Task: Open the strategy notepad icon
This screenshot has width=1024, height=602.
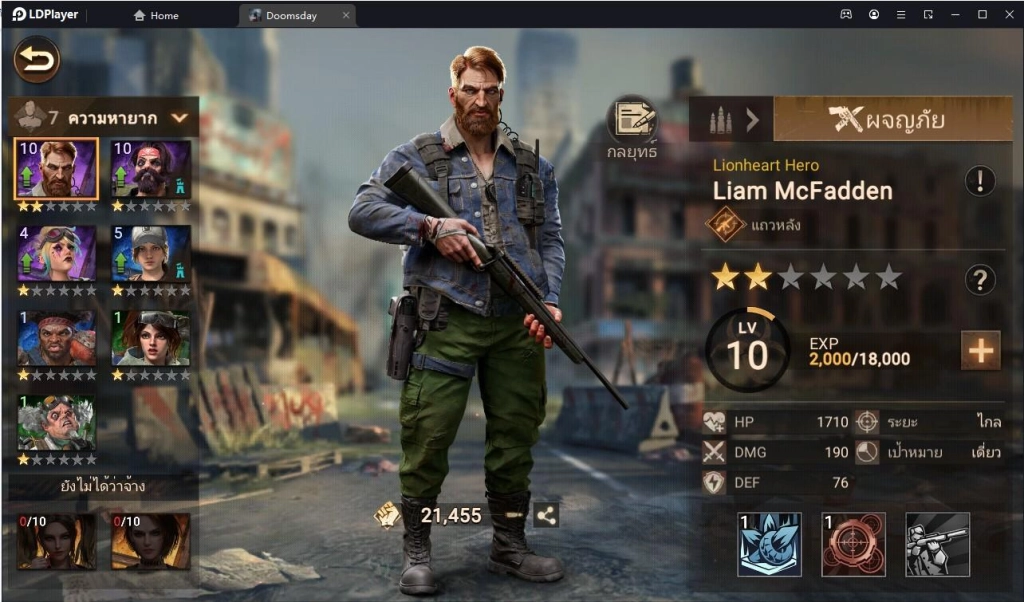Action: point(632,121)
